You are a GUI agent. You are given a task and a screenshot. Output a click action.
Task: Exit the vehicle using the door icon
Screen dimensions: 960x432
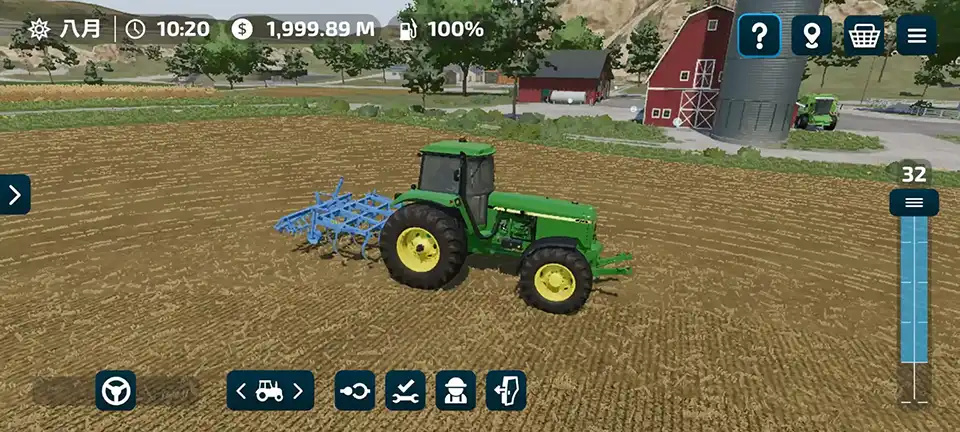tap(506, 390)
